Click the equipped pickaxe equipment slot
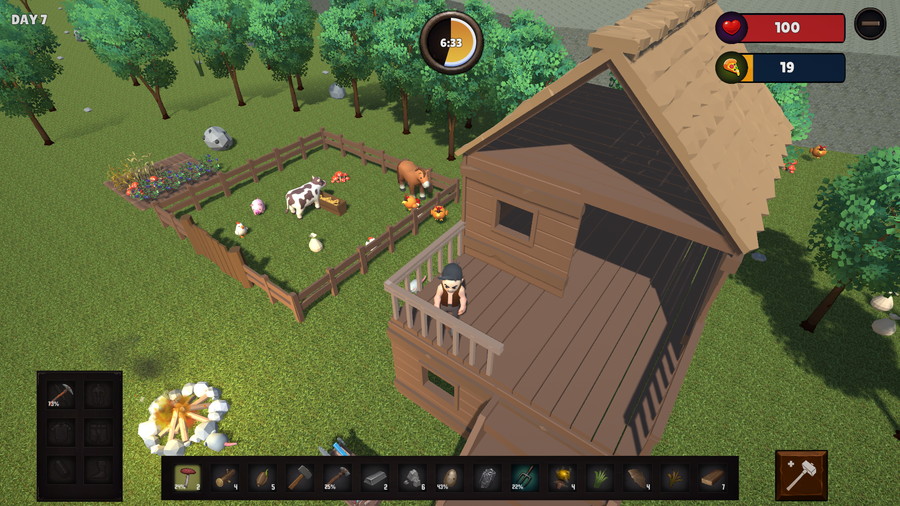This screenshot has height=506, width=900. (x=60, y=395)
